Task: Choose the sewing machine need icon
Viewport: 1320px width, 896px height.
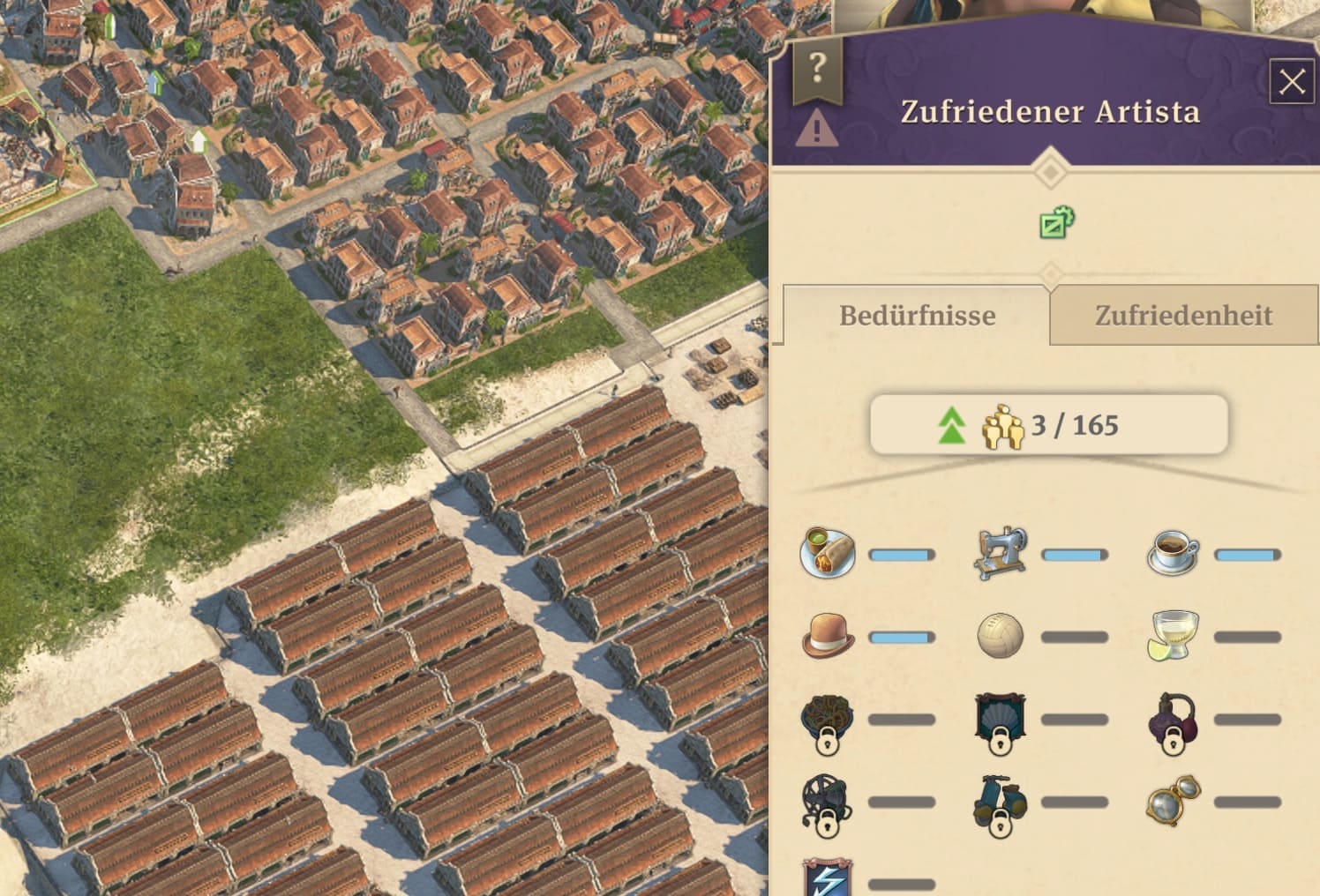Action: tap(1001, 553)
